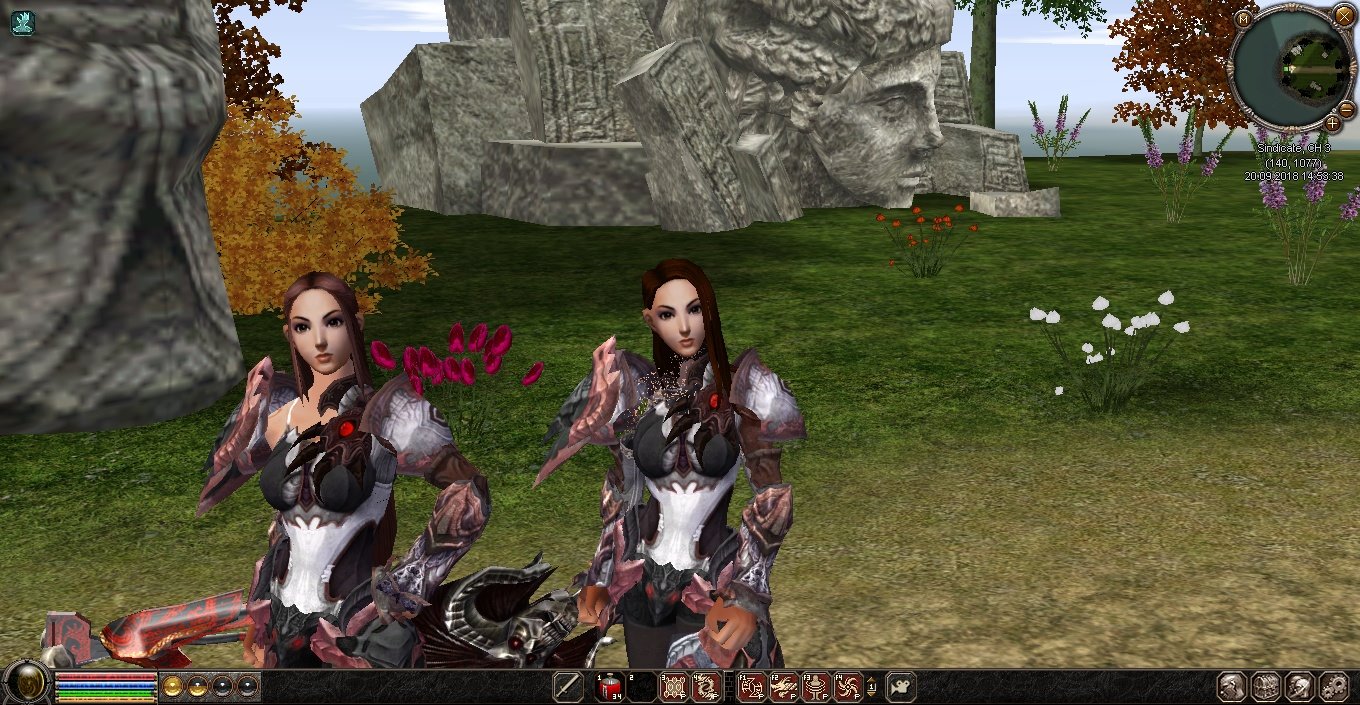Activate the dragon skill in quickslot 4
Screen dimensions: 1360x705
(705, 687)
